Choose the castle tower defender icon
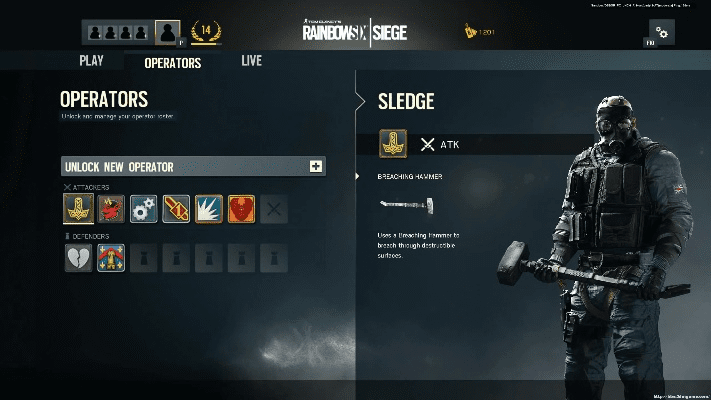 (x=111, y=258)
